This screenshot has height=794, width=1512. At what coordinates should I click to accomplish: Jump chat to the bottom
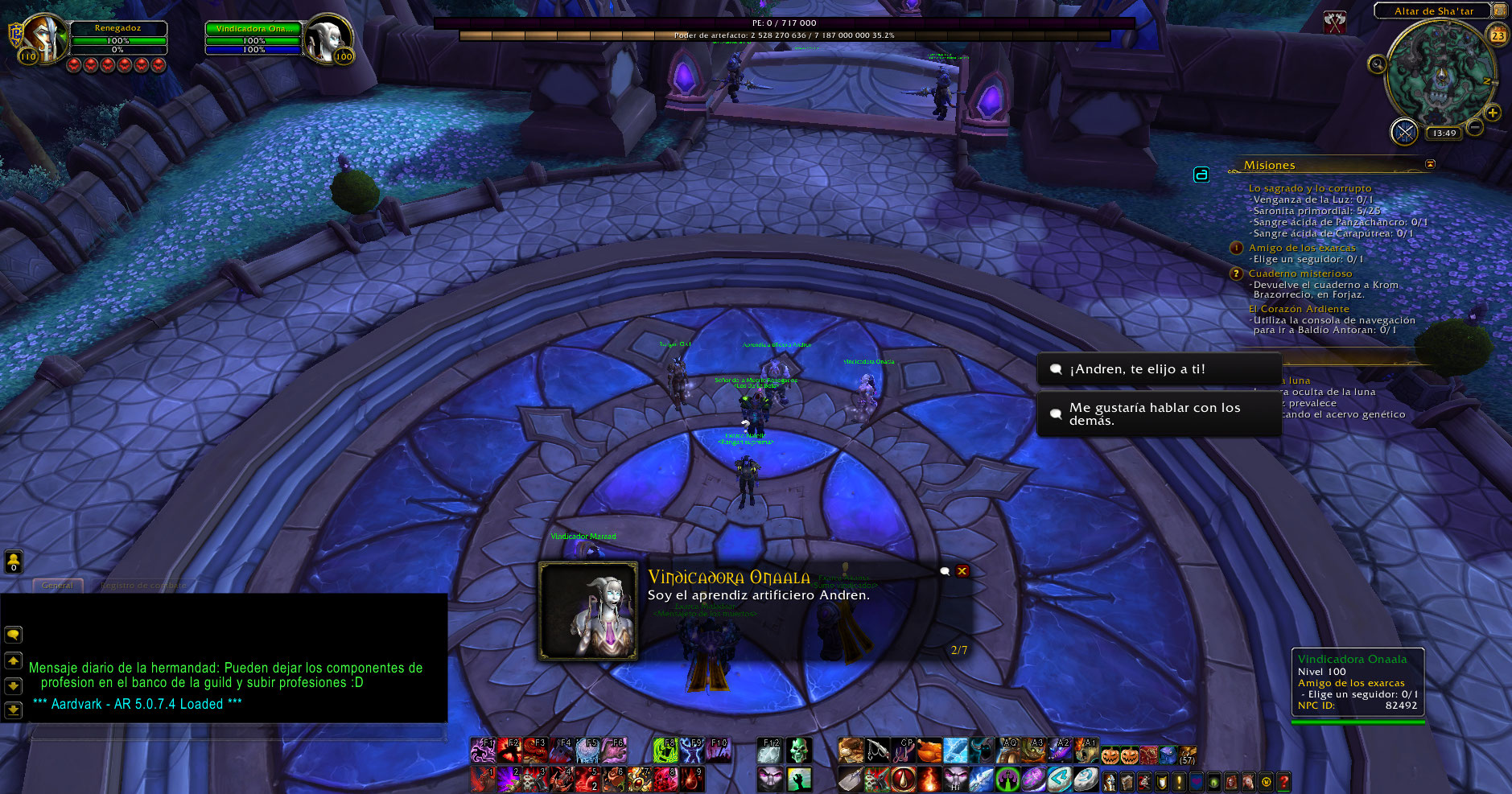[x=13, y=710]
